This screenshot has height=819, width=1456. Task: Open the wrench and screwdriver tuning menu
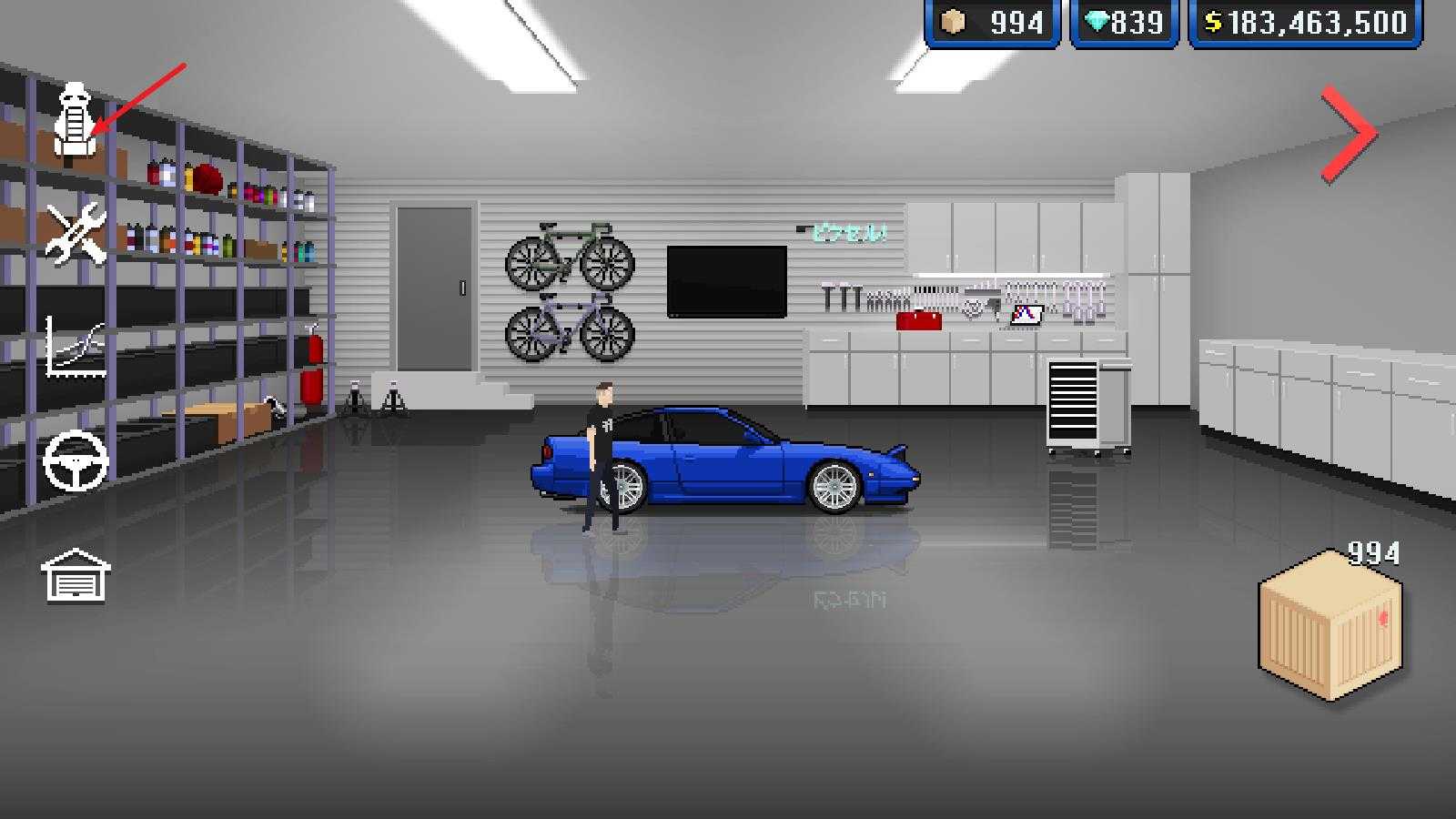[x=76, y=233]
